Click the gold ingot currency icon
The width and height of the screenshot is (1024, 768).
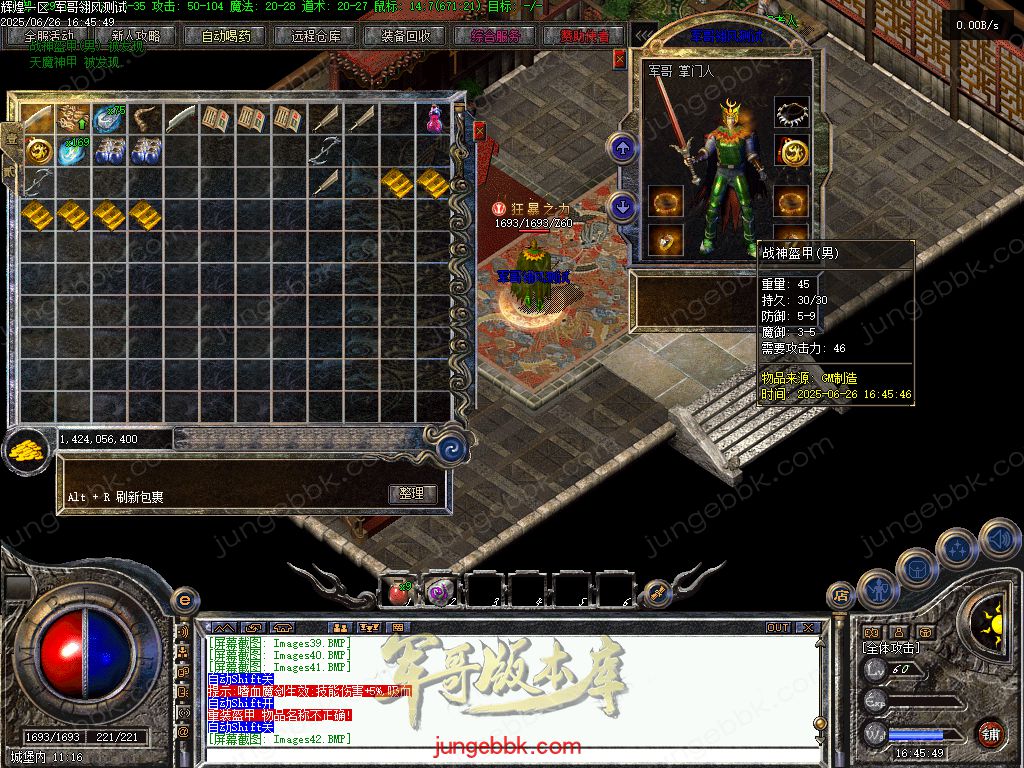[24, 450]
